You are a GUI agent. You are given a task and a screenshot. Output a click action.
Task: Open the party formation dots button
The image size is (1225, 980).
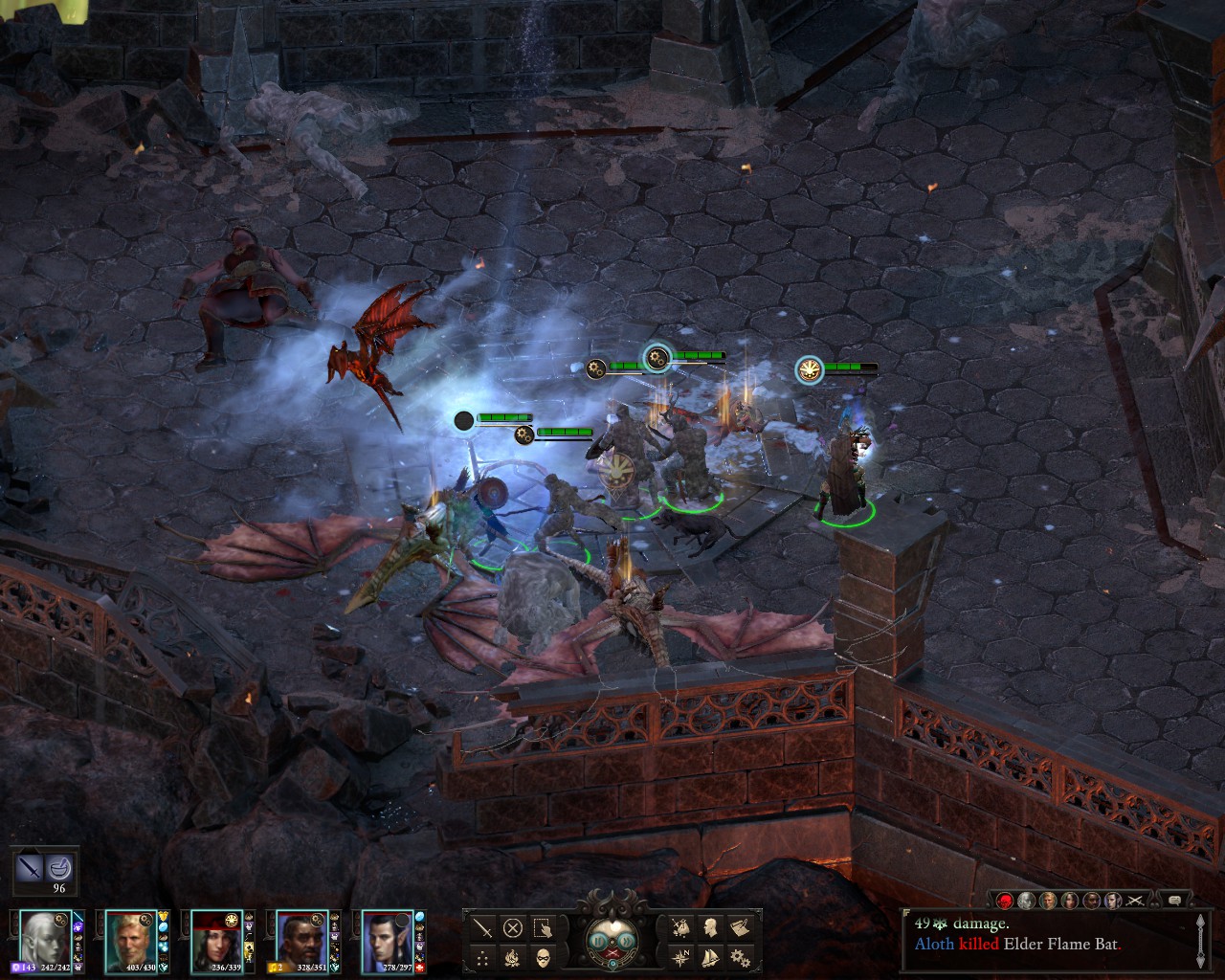click(x=483, y=957)
